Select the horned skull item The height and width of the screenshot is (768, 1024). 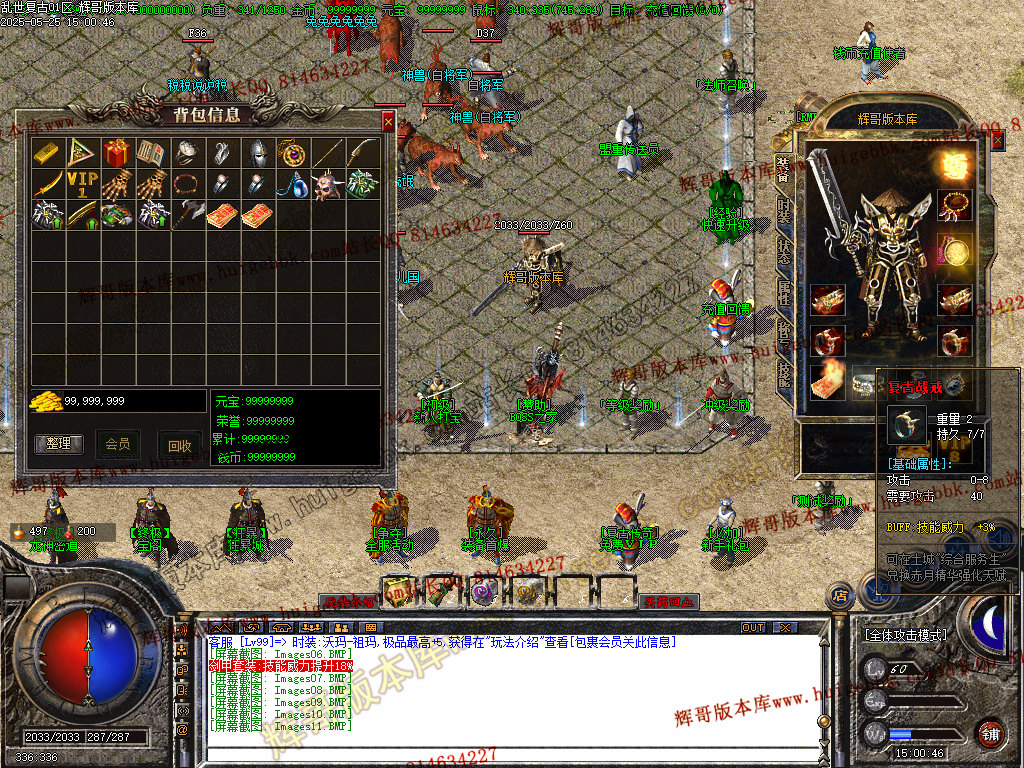[x=327, y=185]
